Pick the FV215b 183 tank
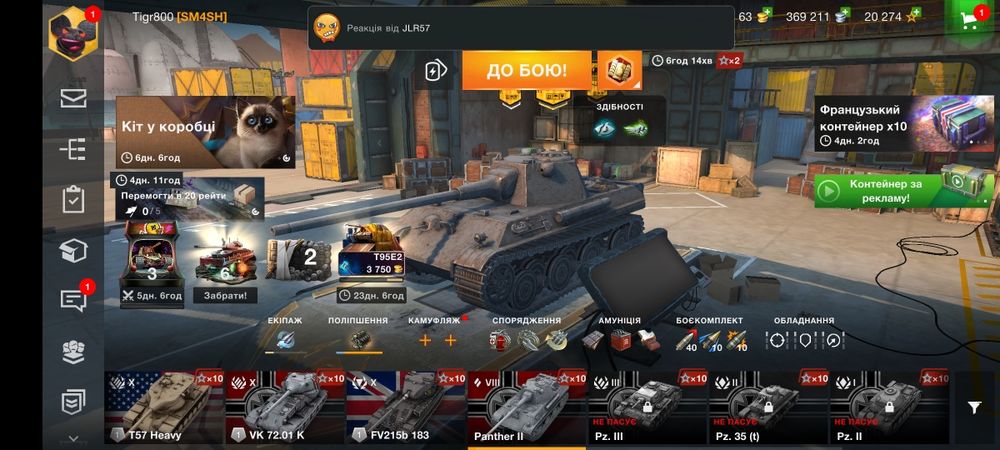This screenshot has width=1000, height=450. click(405, 407)
